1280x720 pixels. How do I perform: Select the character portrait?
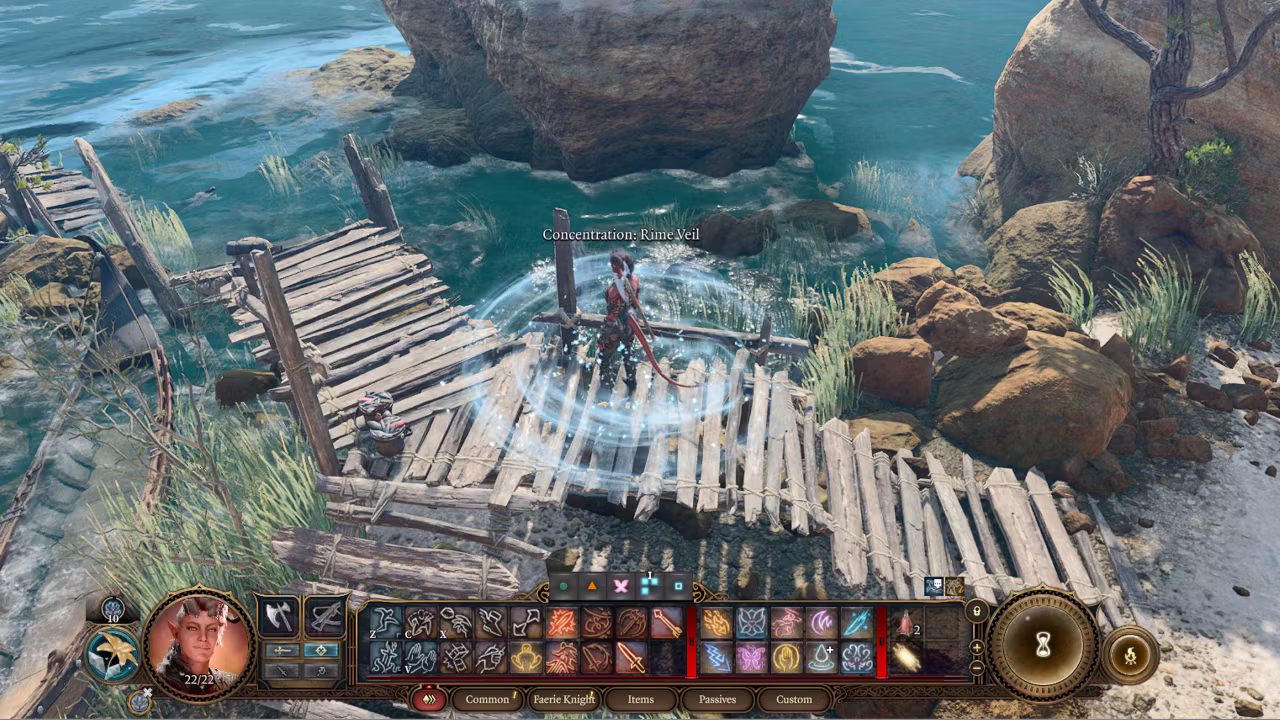pos(196,645)
